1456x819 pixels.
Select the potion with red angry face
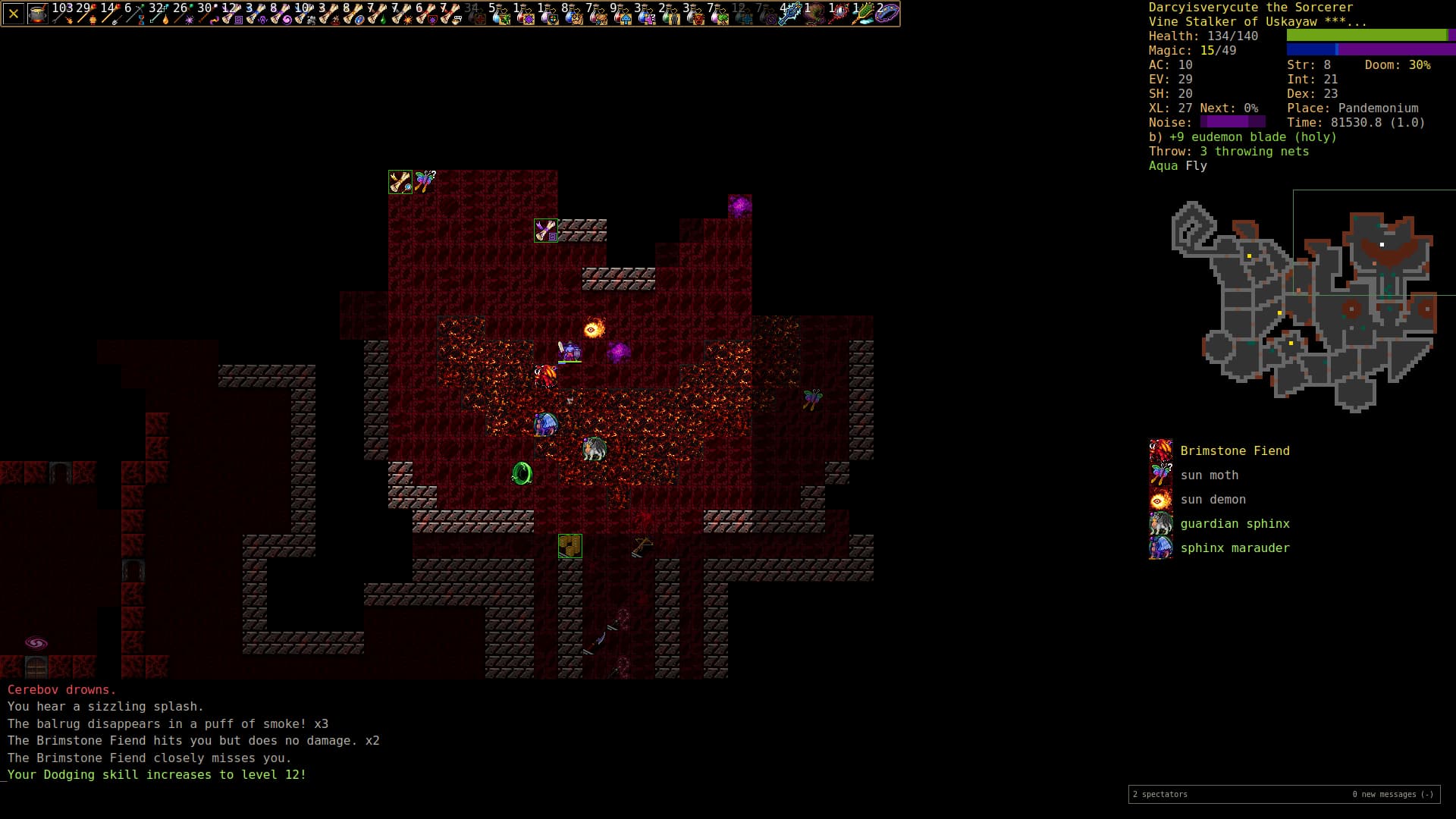tap(695, 14)
